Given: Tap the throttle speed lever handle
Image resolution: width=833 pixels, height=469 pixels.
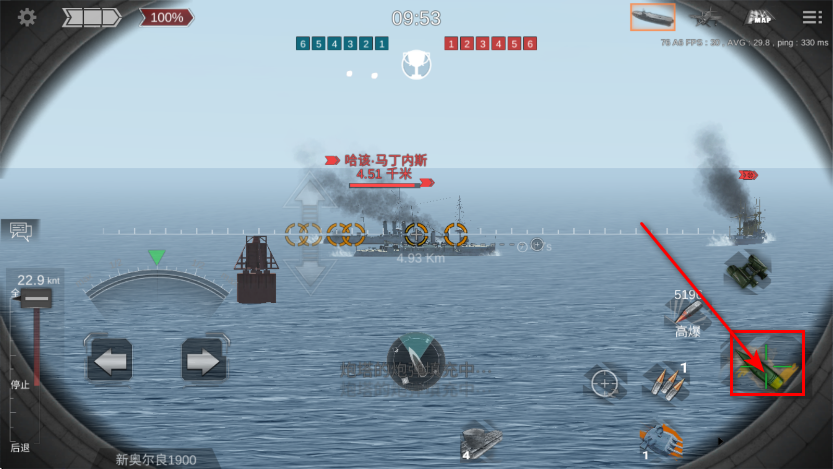Looking at the screenshot, I should tap(37, 299).
